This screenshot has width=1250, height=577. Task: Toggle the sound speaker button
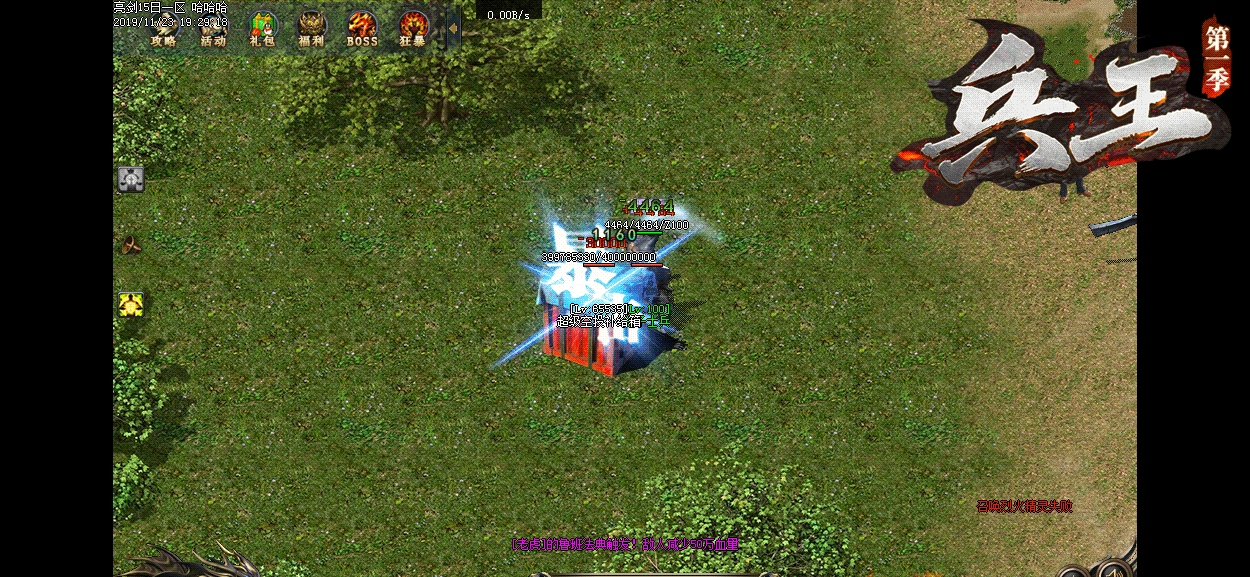tap(1113, 571)
